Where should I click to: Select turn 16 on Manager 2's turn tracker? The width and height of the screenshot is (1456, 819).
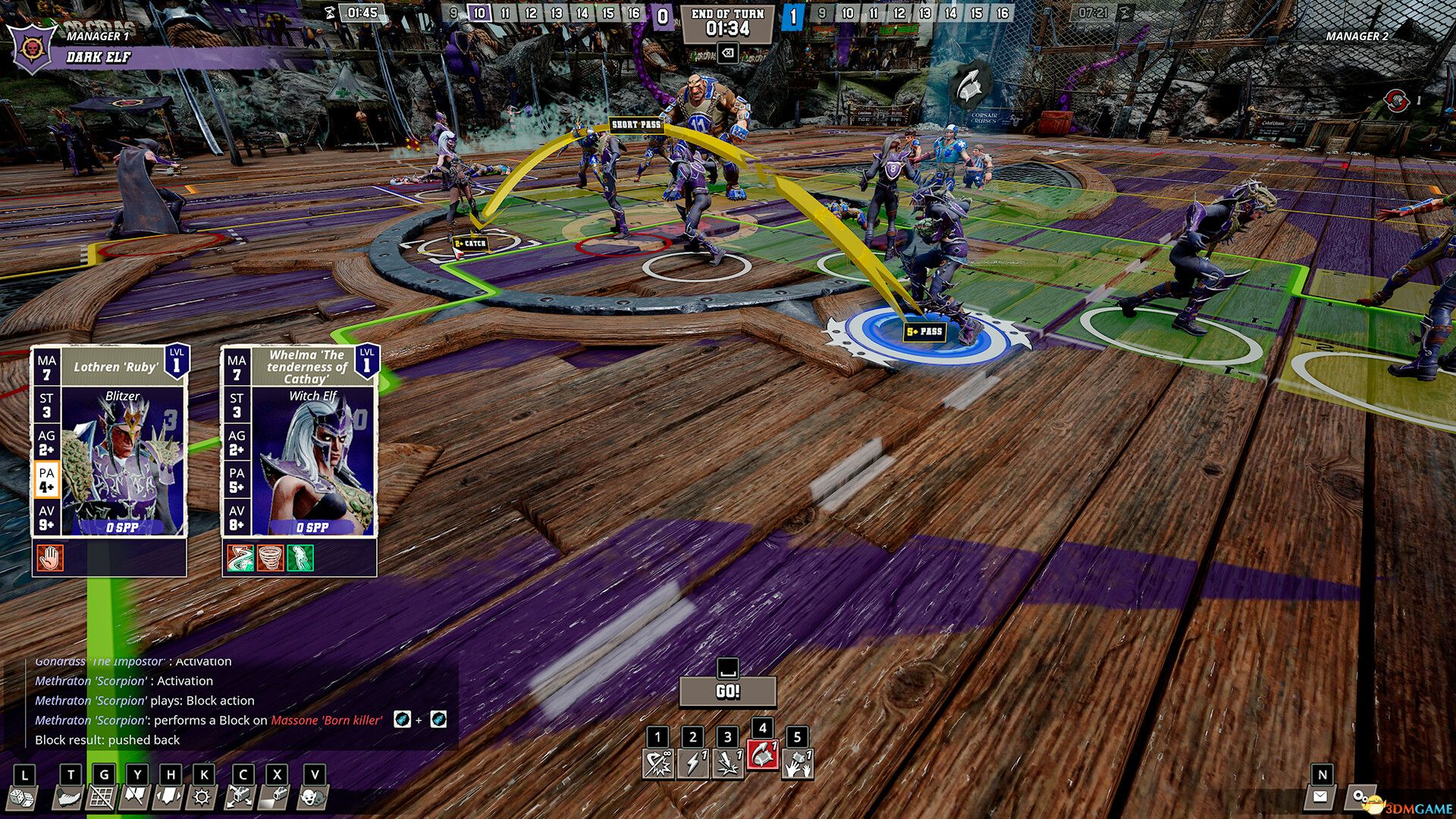(x=1001, y=13)
